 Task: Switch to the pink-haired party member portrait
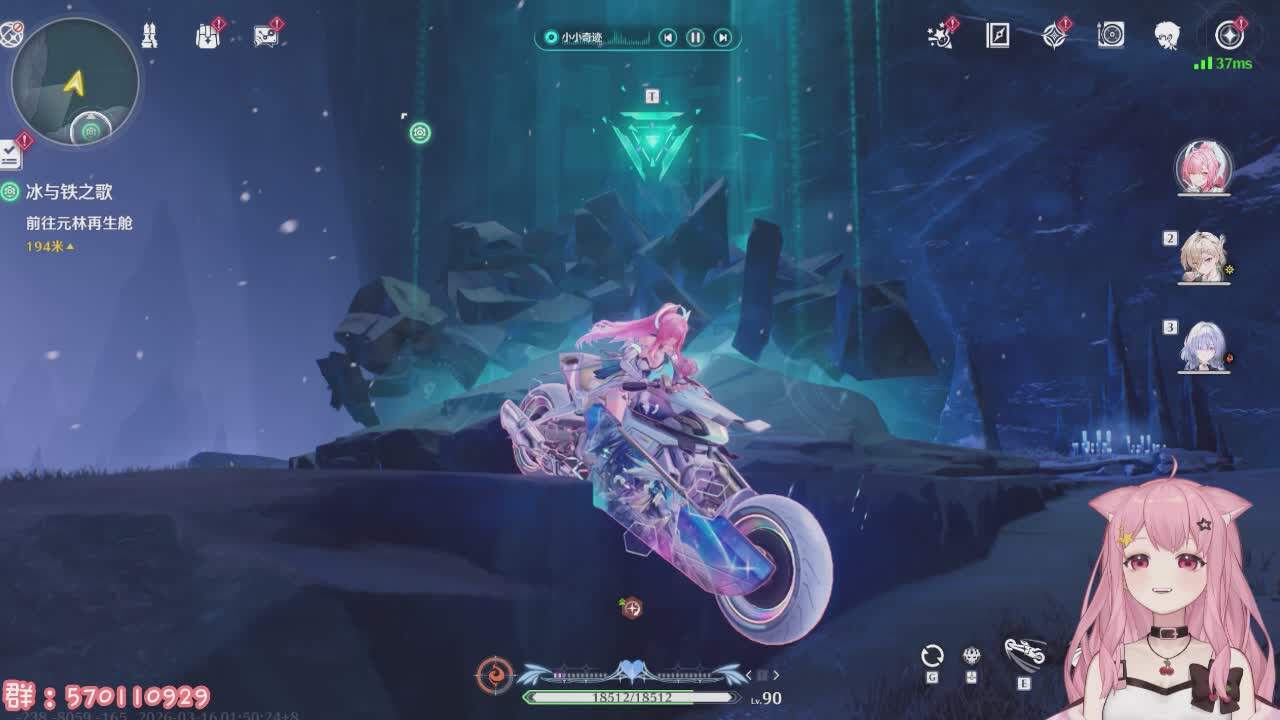pyautogui.click(x=1203, y=167)
